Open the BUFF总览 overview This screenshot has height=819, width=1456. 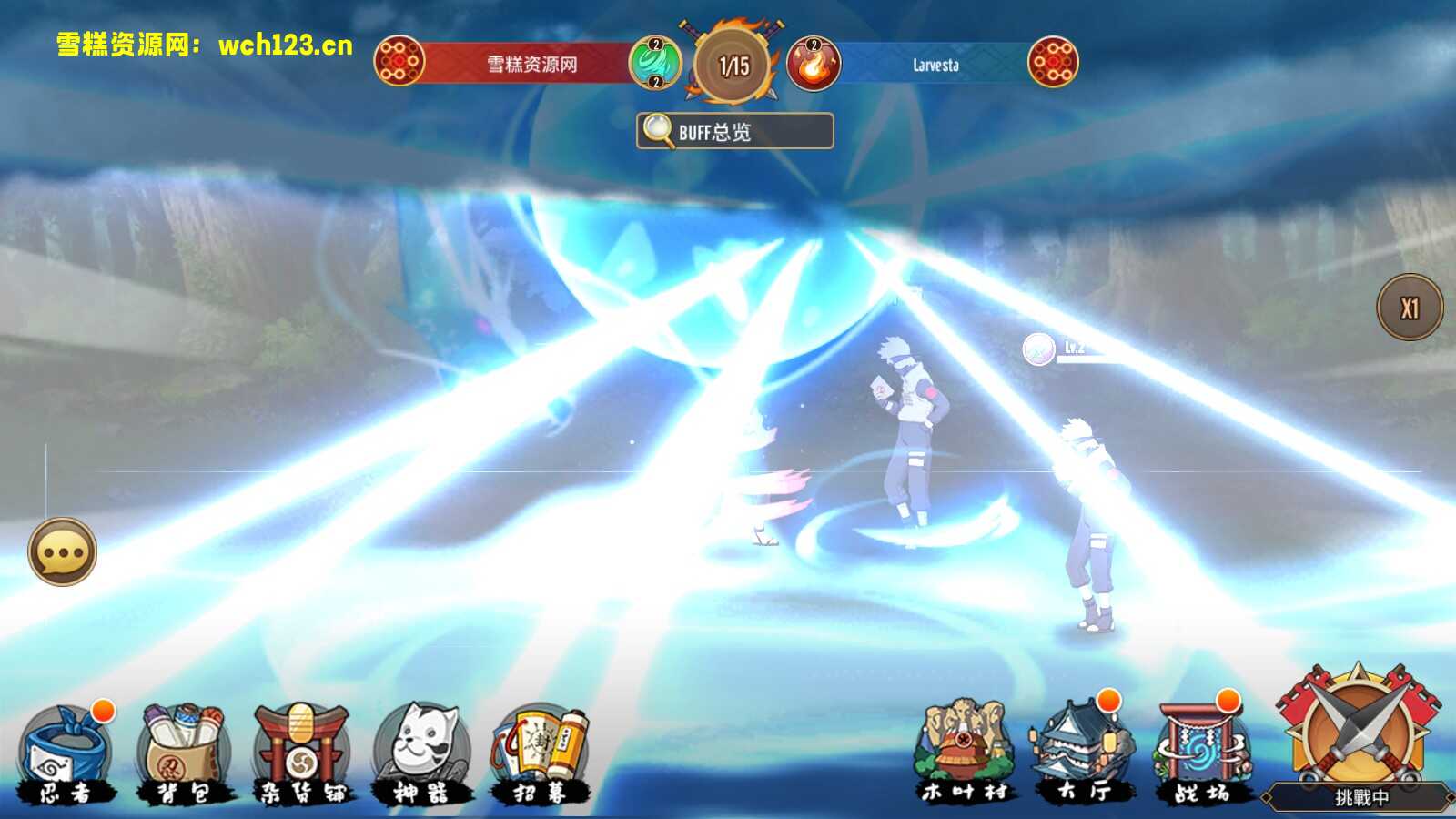734,131
